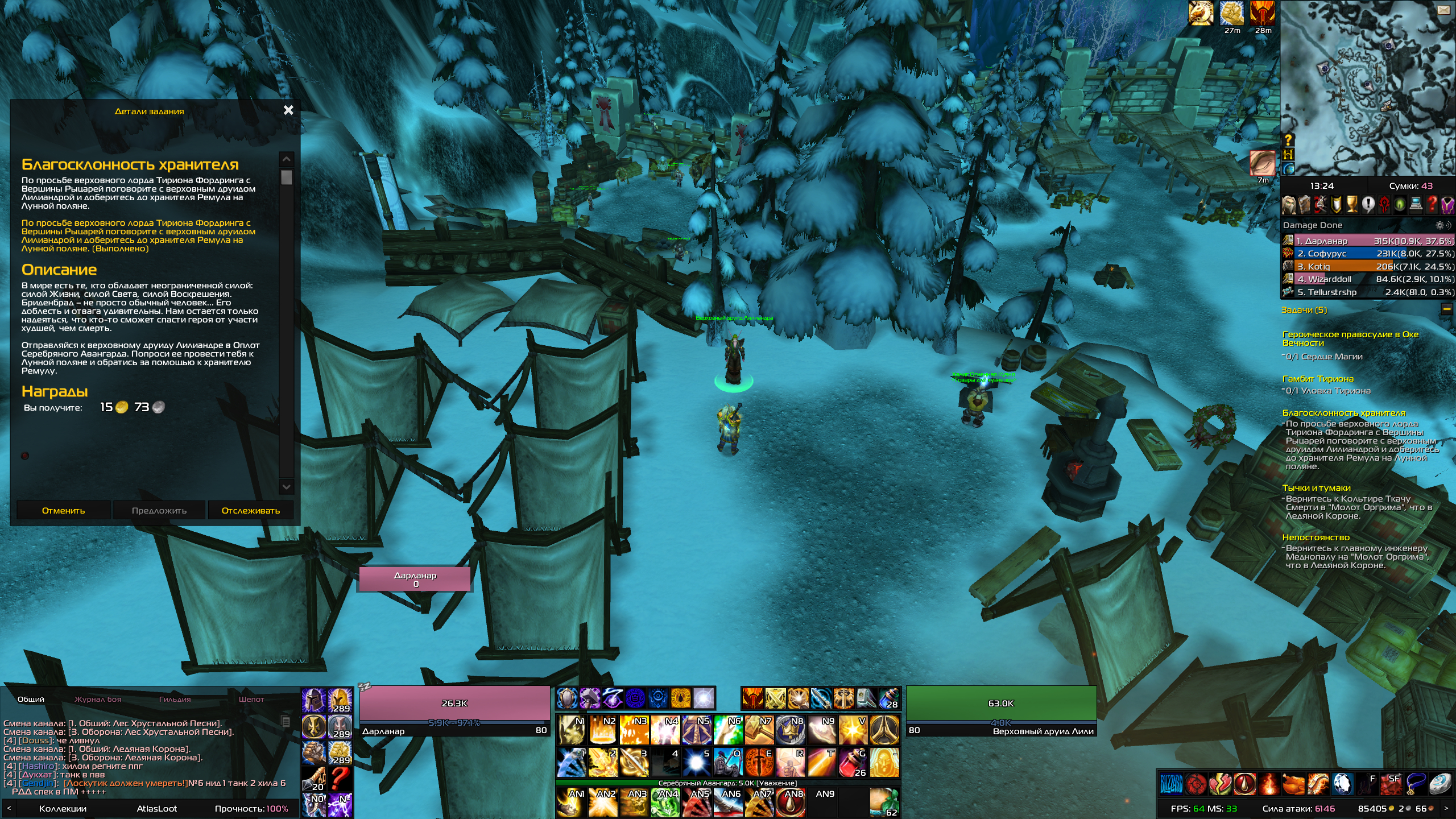This screenshot has width=1456, height=819.
Task: Open the mail envelope icon
Action: (1443, 10)
